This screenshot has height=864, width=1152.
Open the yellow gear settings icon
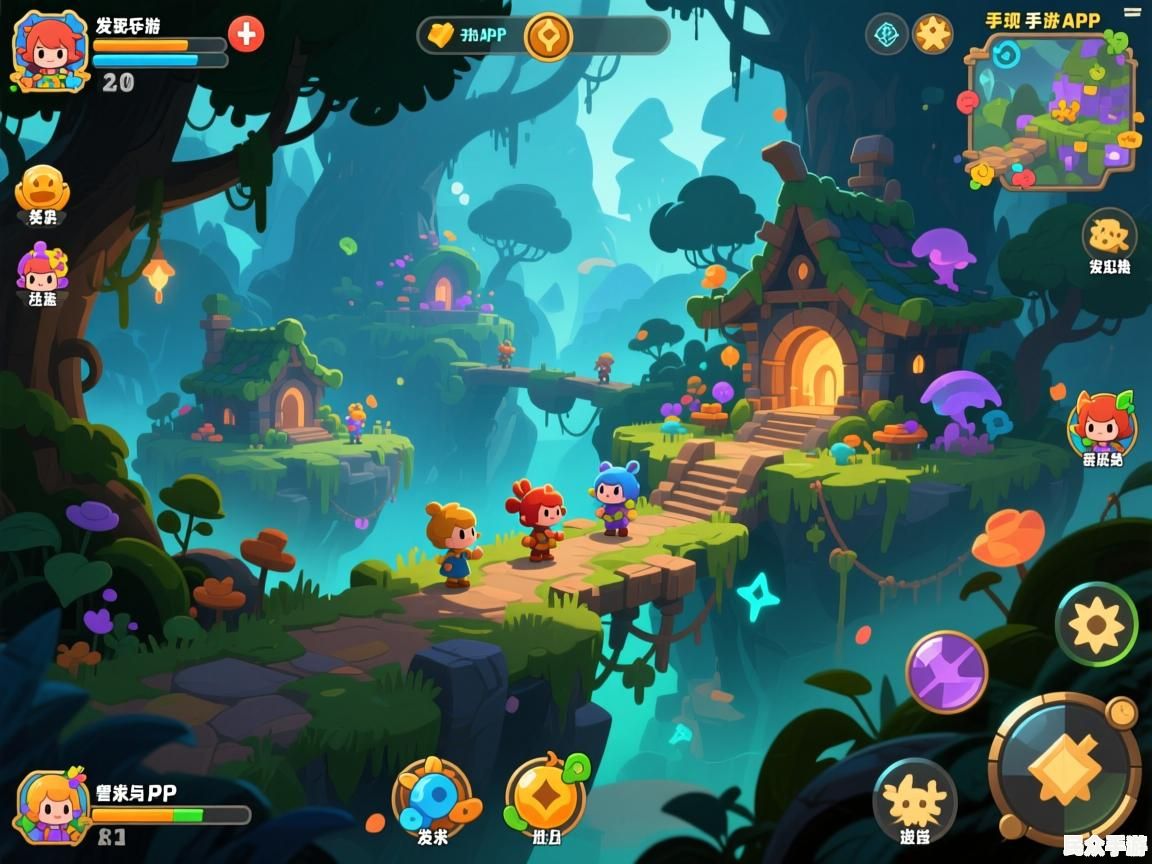[933, 34]
